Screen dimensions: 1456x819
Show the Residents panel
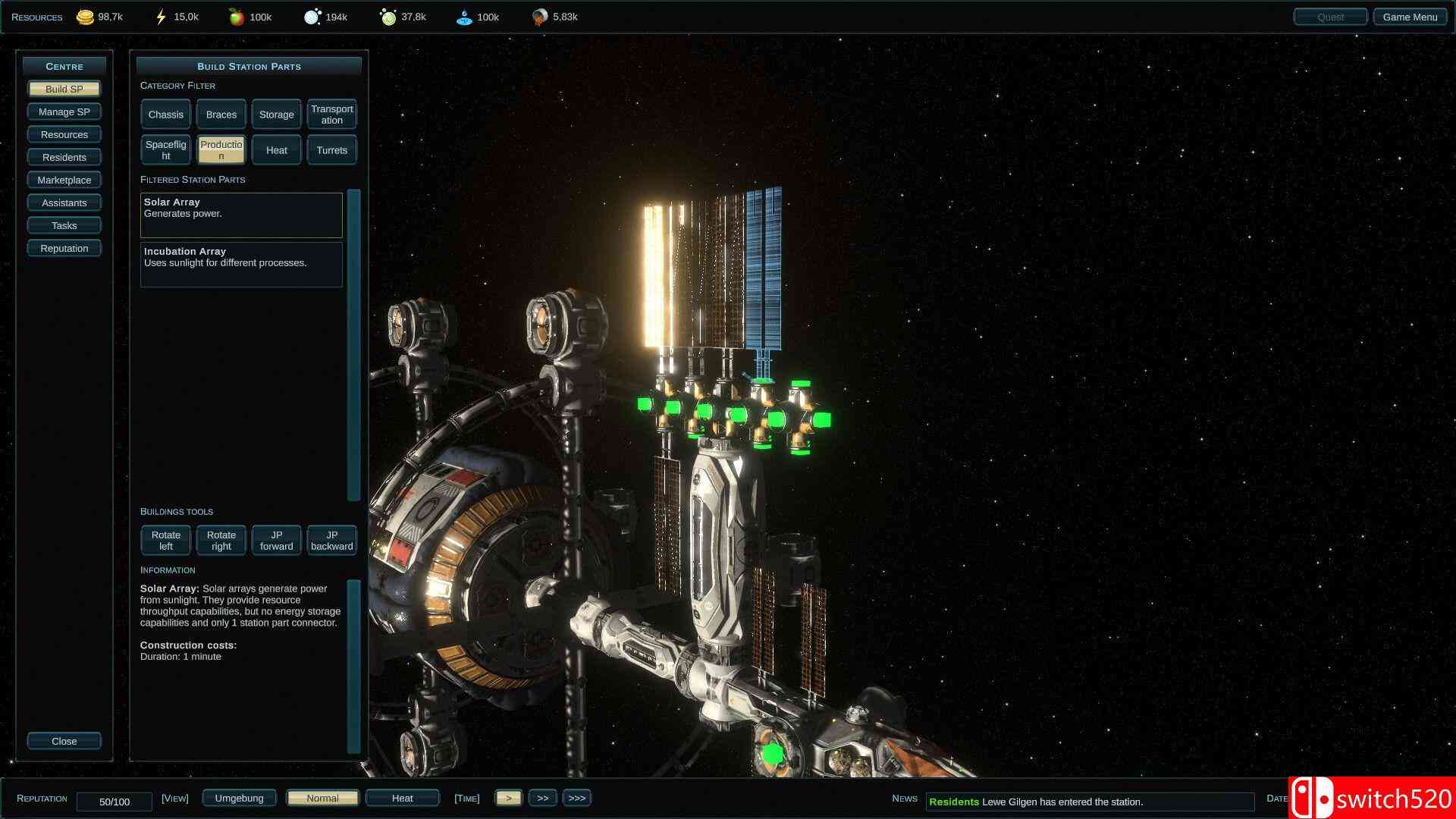tap(64, 157)
